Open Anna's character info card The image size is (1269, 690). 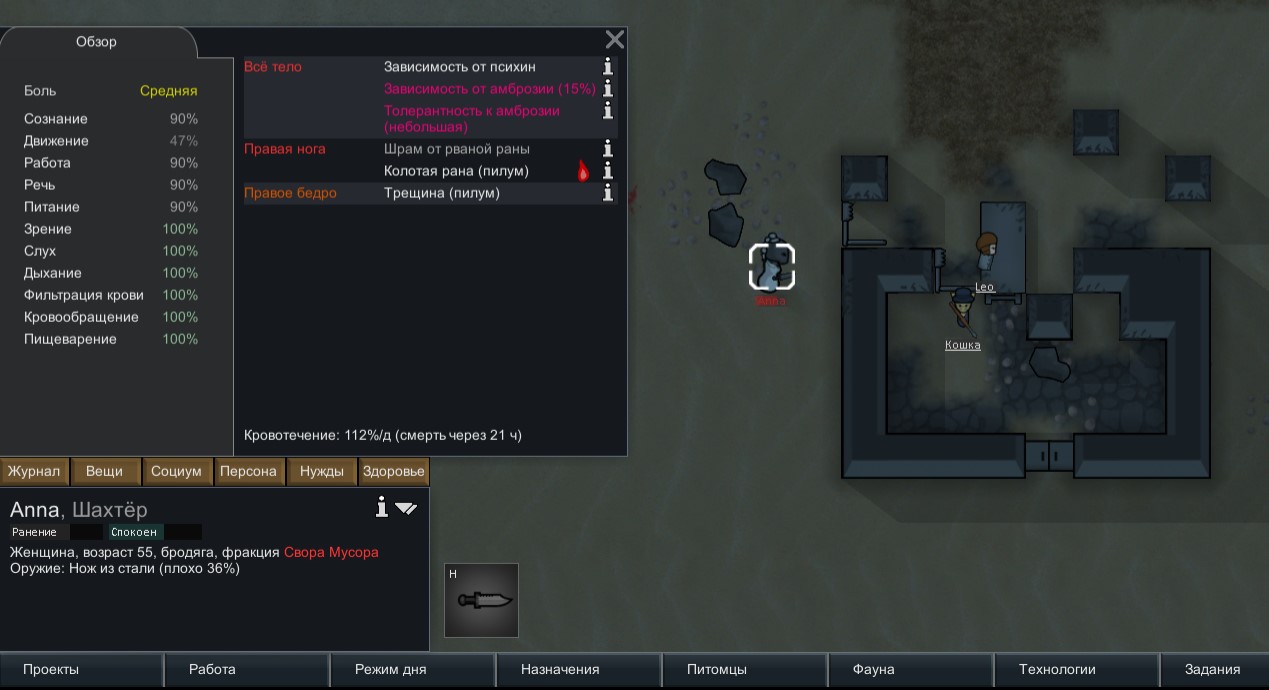[381, 508]
